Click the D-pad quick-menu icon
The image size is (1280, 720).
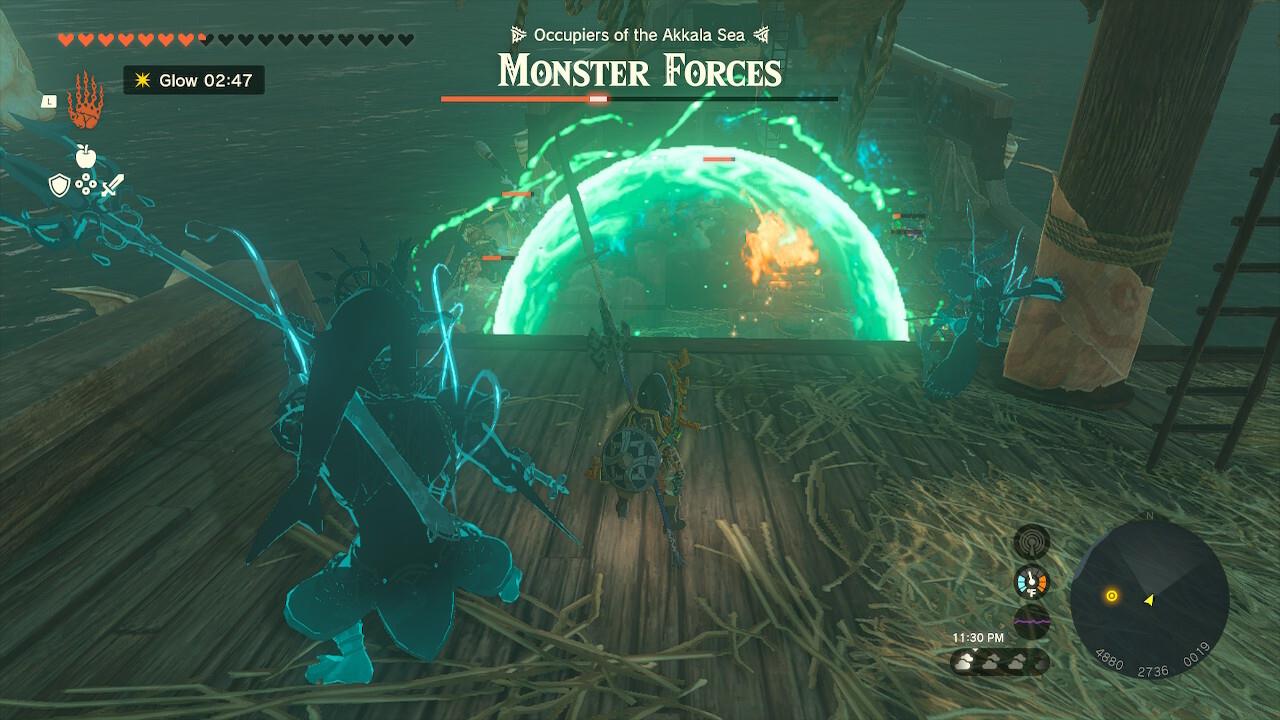tap(86, 185)
